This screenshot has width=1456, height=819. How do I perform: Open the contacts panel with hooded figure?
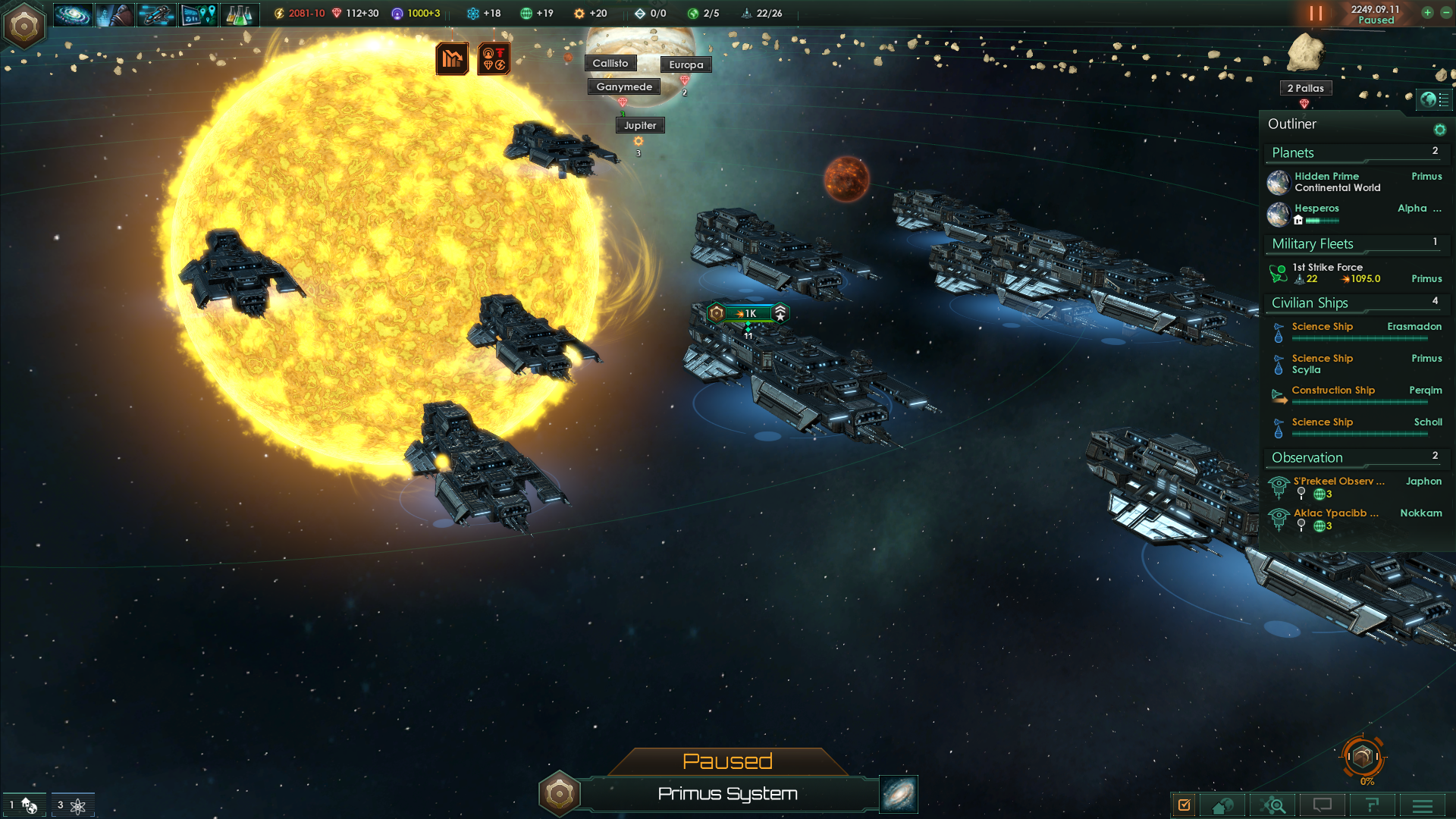(115, 14)
